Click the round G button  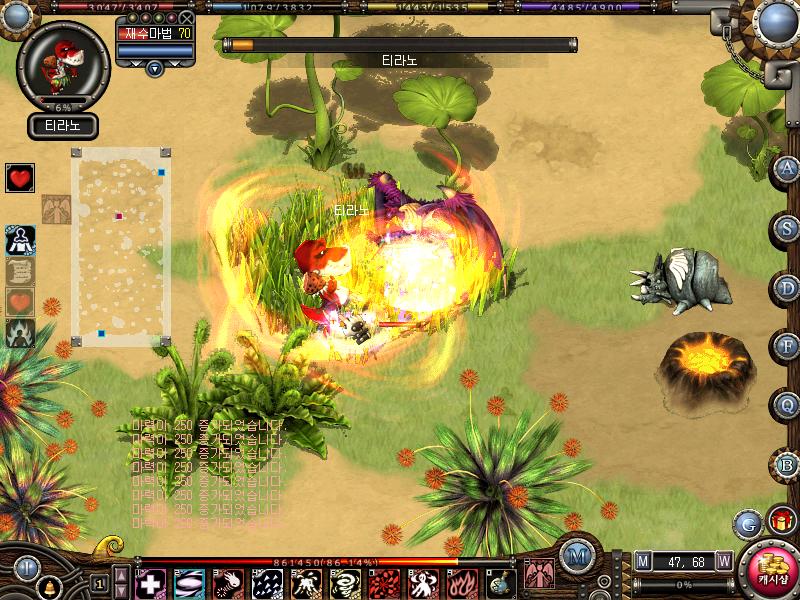pyautogui.click(x=747, y=523)
